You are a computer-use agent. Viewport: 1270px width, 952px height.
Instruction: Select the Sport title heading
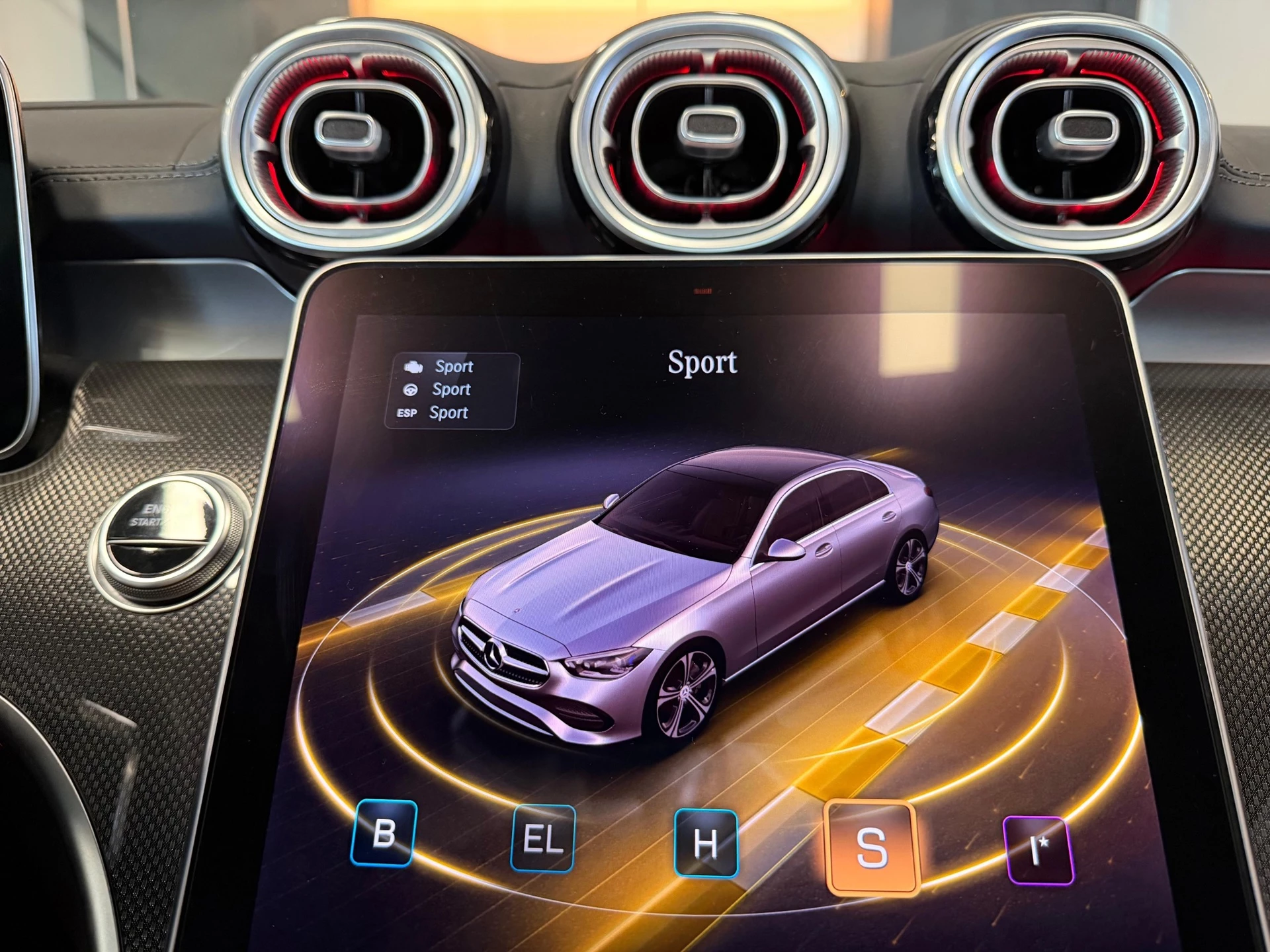[704, 363]
